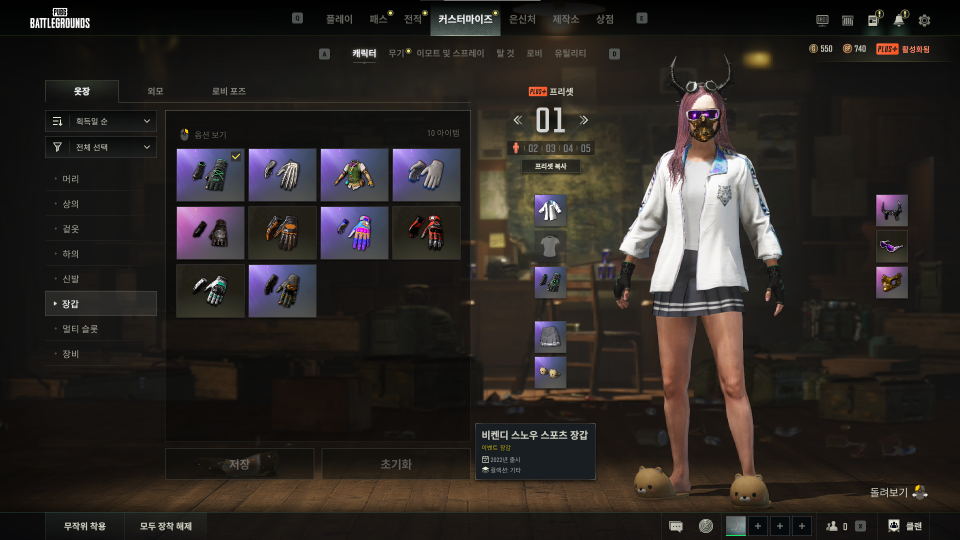Go to the 패스 (Pass) menu
The height and width of the screenshot is (540, 960).
pyautogui.click(x=378, y=19)
